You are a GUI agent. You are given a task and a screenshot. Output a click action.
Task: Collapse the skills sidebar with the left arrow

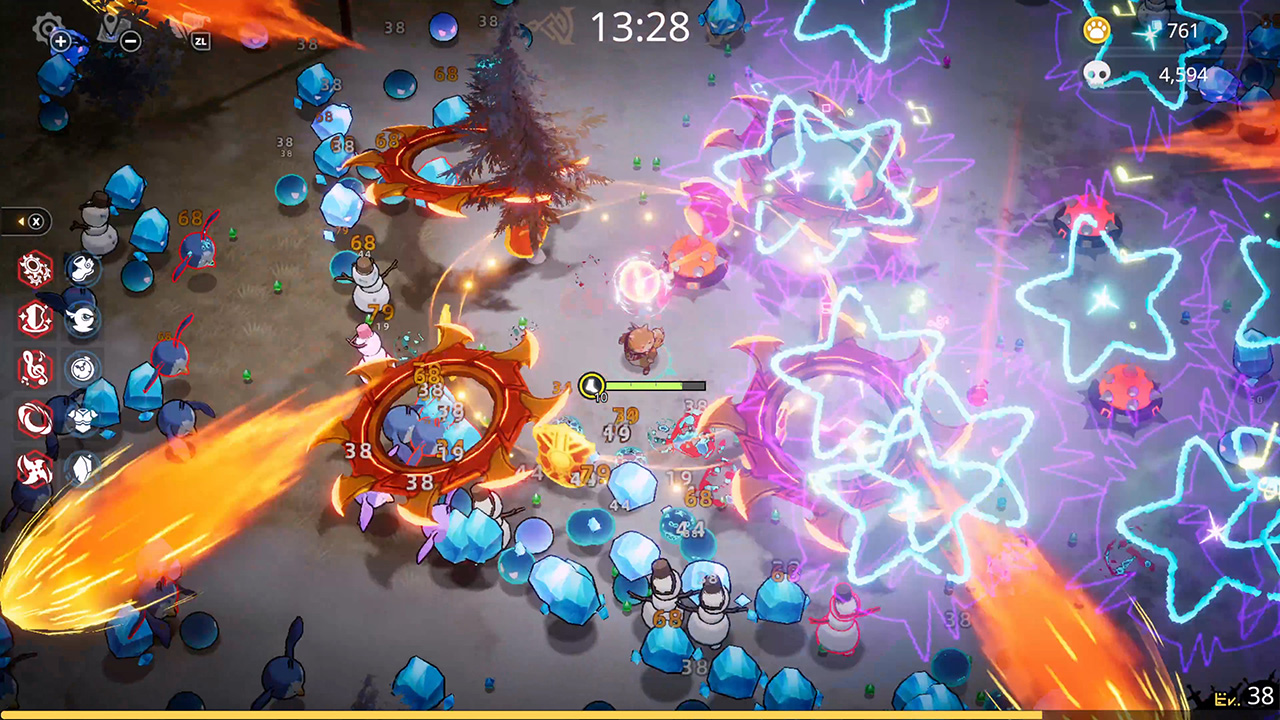[x=19, y=219]
